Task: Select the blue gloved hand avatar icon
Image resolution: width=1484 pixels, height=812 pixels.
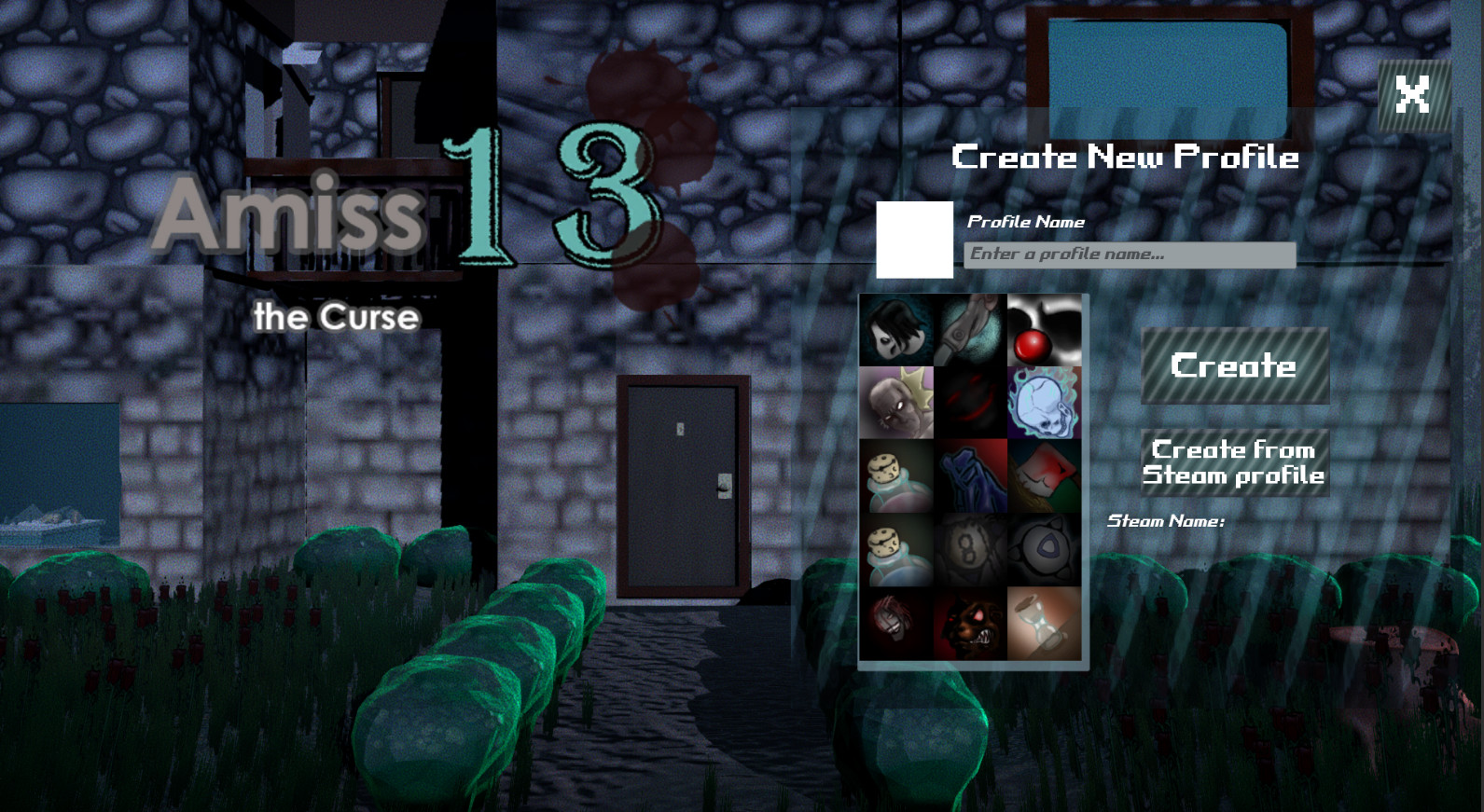Action: [x=970, y=478]
